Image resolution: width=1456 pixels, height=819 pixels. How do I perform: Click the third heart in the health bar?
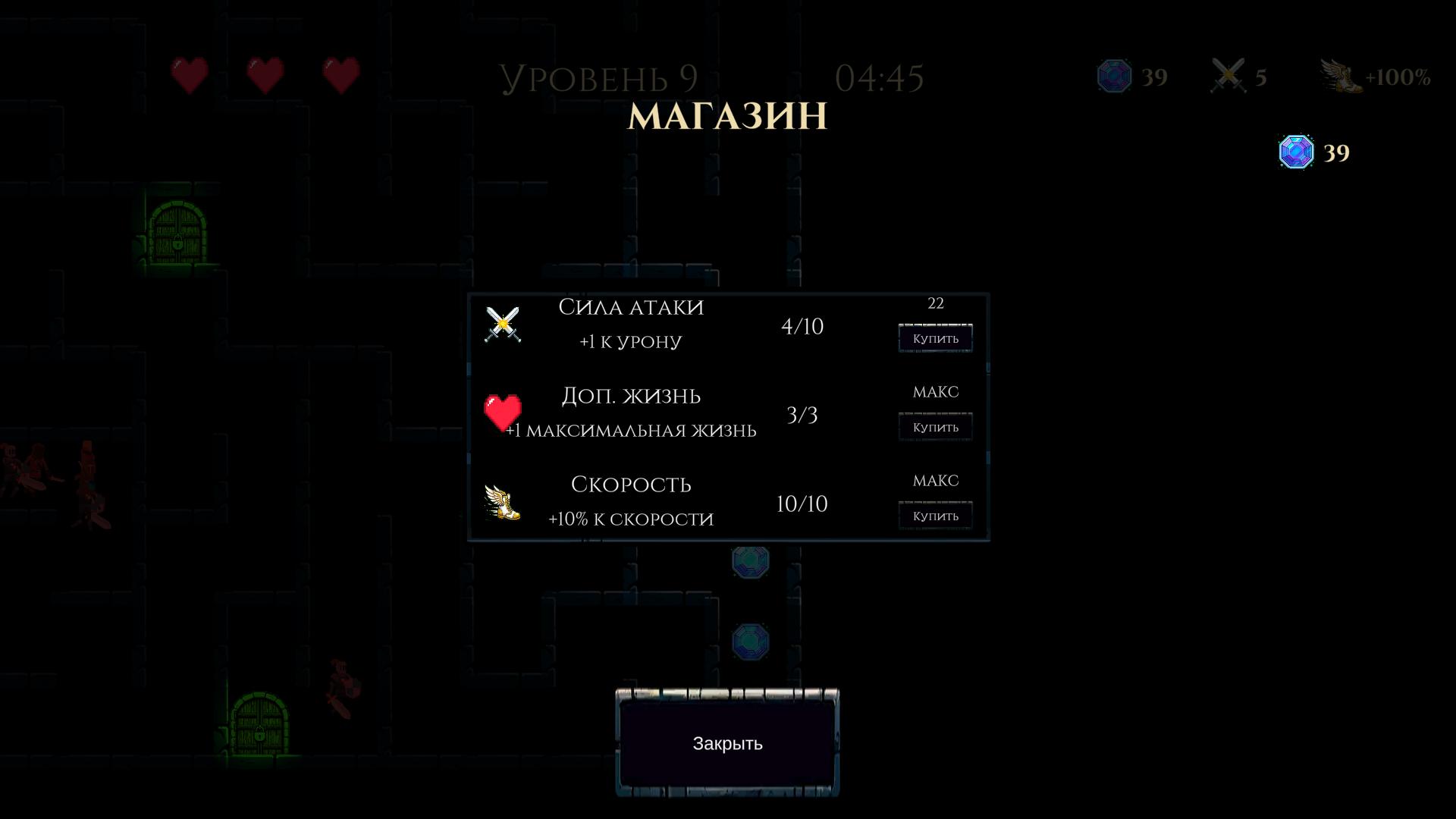341,74
